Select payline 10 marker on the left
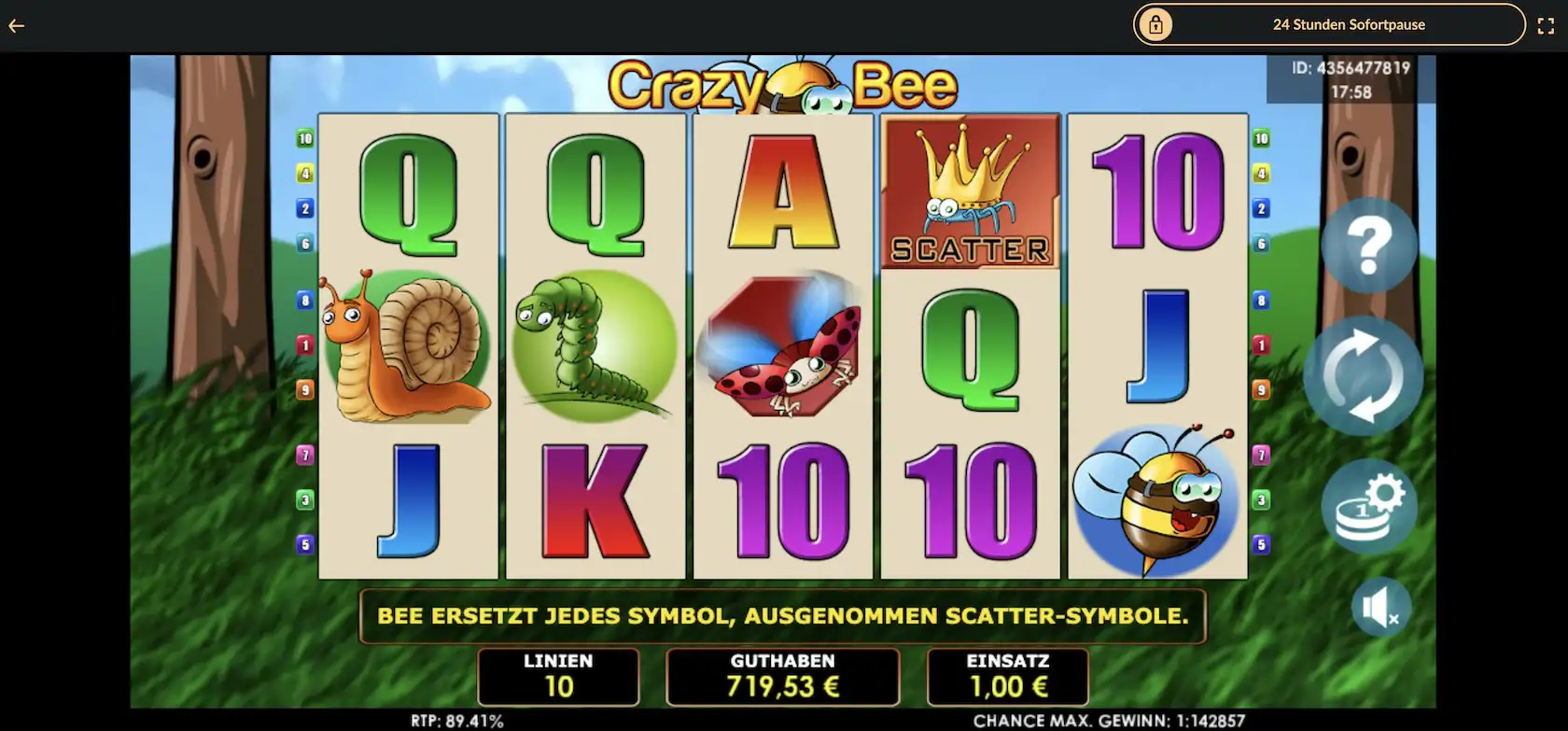1568x731 pixels. click(x=304, y=137)
